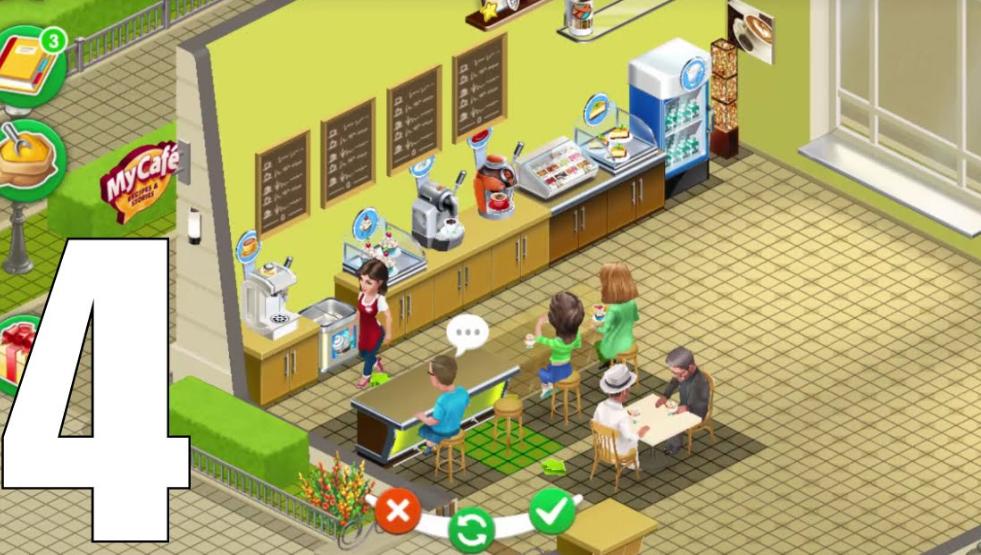Cancel placement with the red X button
Image resolution: width=981 pixels, height=555 pixels.
tap(397, 513)
